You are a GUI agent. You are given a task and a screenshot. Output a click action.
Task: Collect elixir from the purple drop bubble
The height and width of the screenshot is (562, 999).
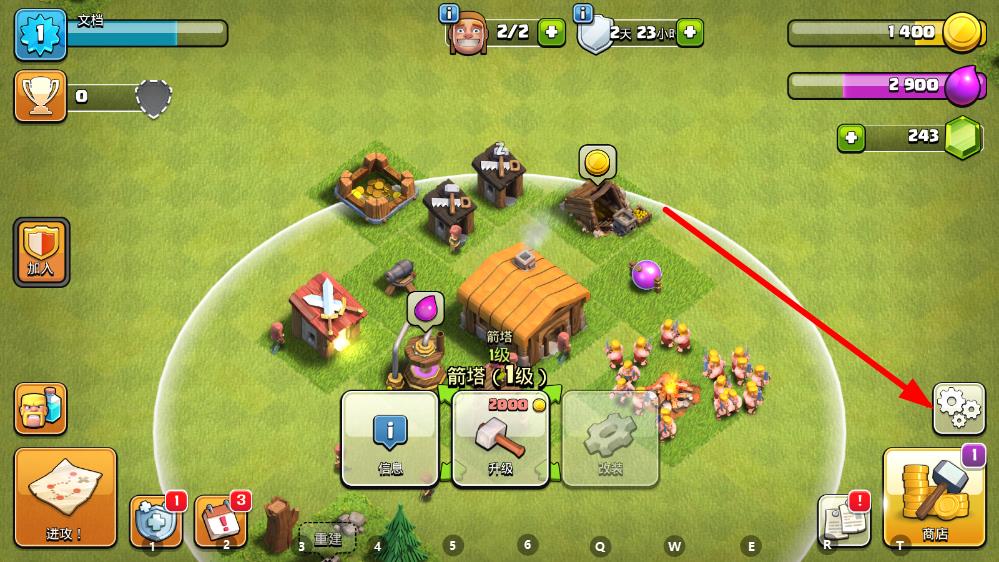[x=426, y=309]
